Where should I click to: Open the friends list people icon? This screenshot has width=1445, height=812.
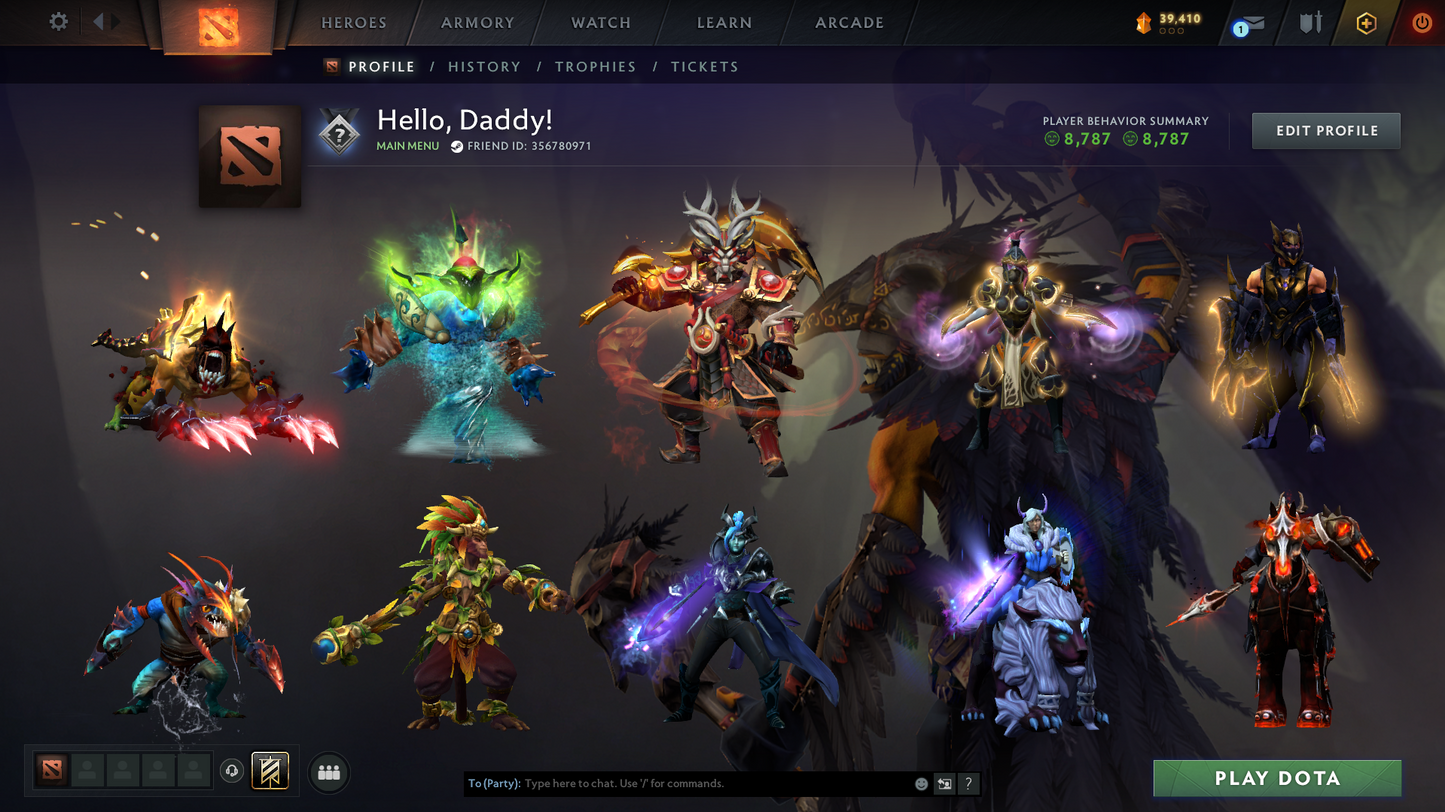(x=329, y=770)
